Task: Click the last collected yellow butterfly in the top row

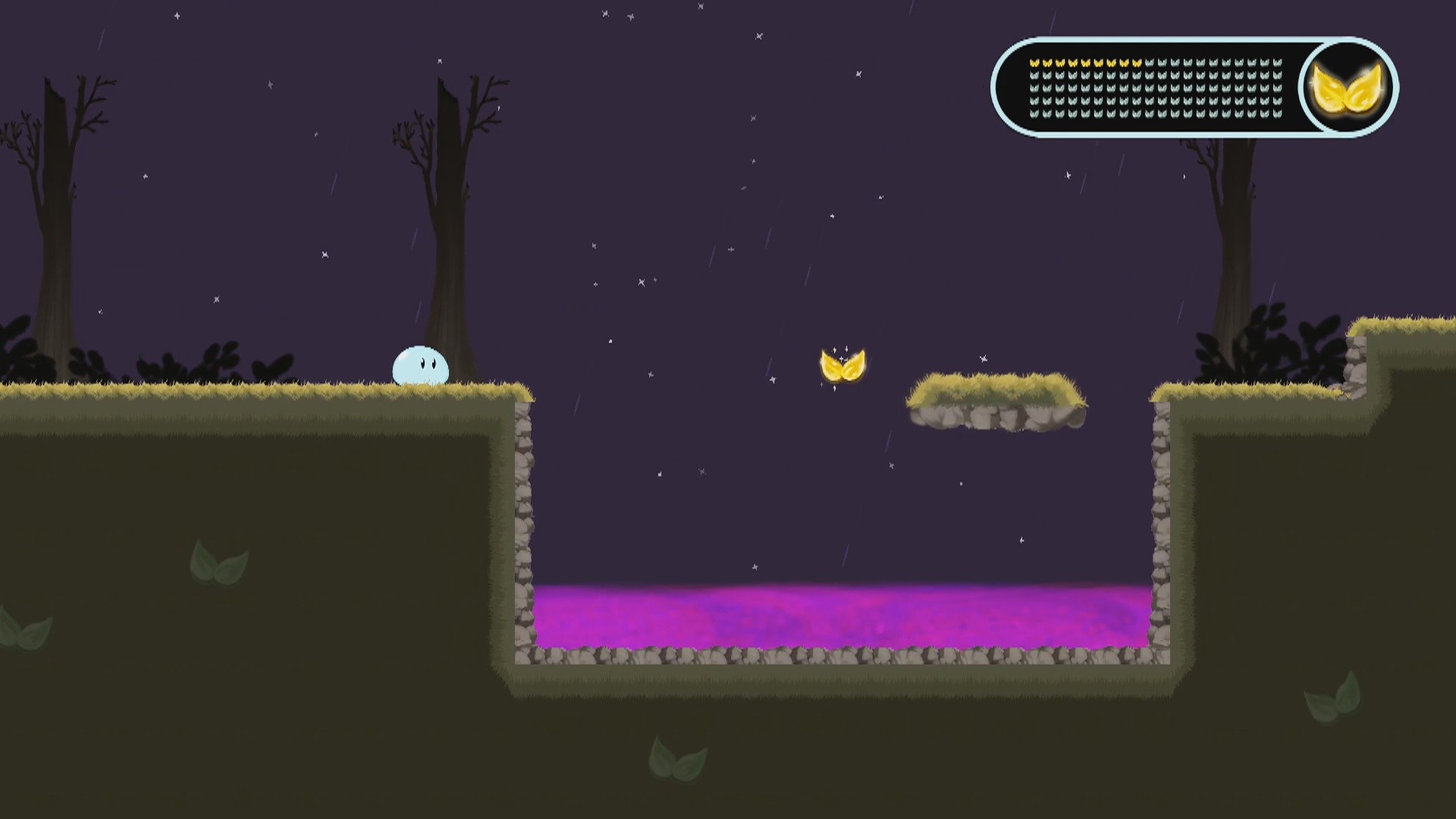Action: pos(1137,63)
